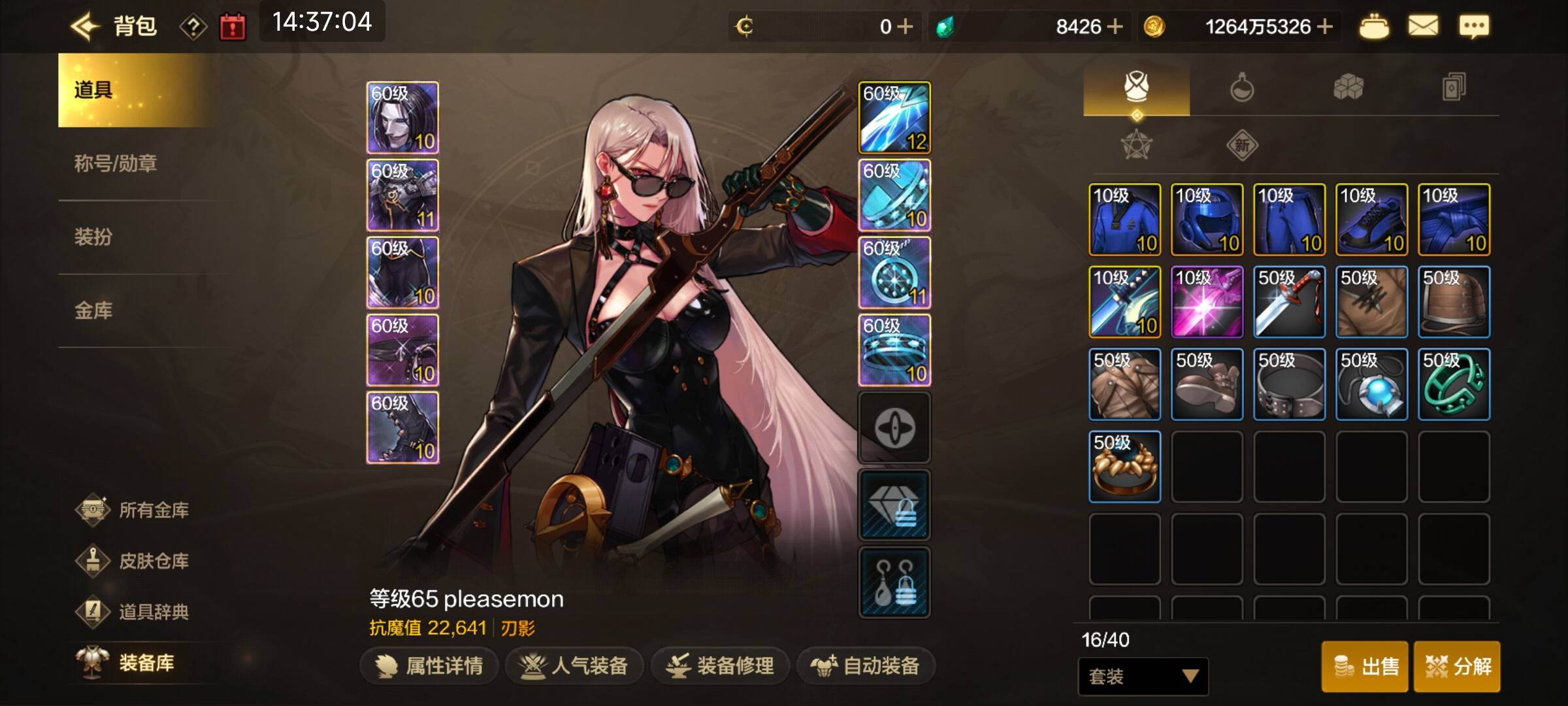Open the mail envelope icon
Viewport: 1568px width, 706px height.
click(1422, 27)
